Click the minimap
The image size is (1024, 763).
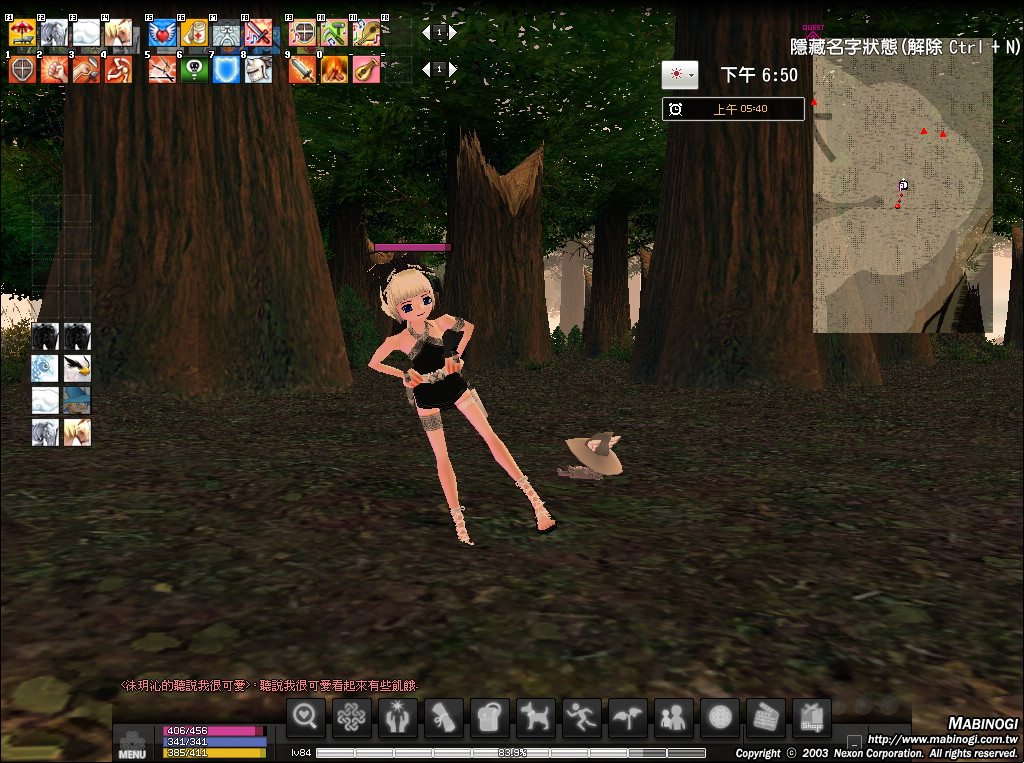tap(902, 190)
